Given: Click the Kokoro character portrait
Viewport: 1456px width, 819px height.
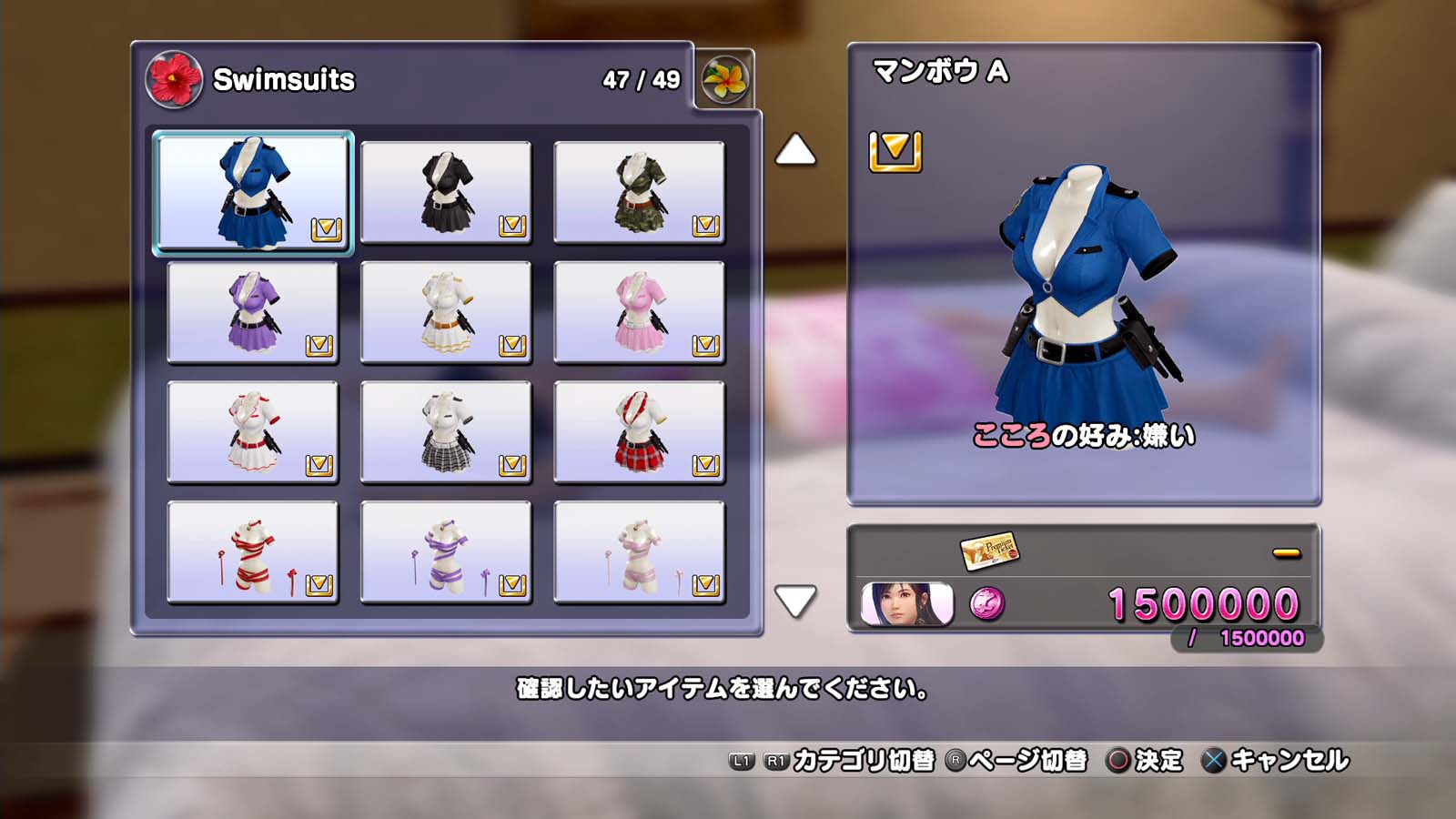Looking at the screenshot, I should point(906,604).
